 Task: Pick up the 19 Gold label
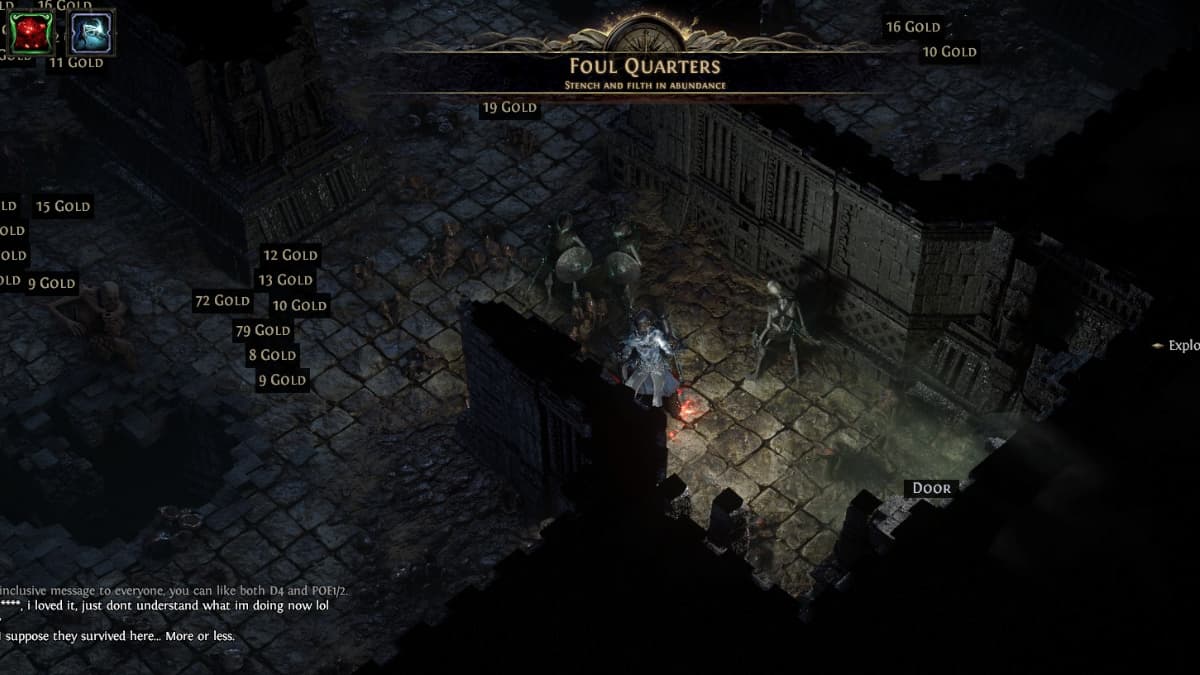[x=510, y=107]
